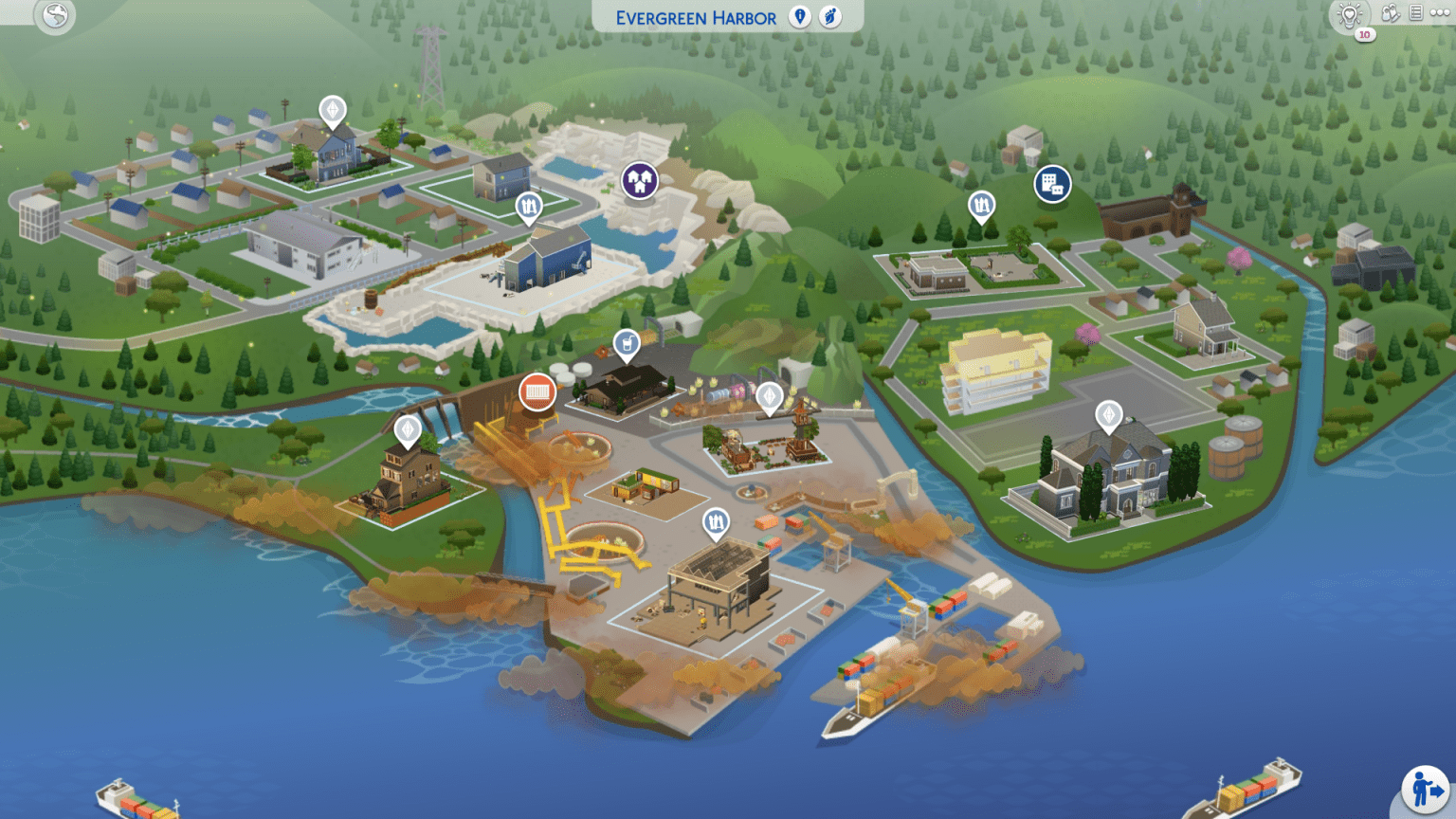Select the purple home marker at the quarry

pyautogui.click(x=639, y=179)
